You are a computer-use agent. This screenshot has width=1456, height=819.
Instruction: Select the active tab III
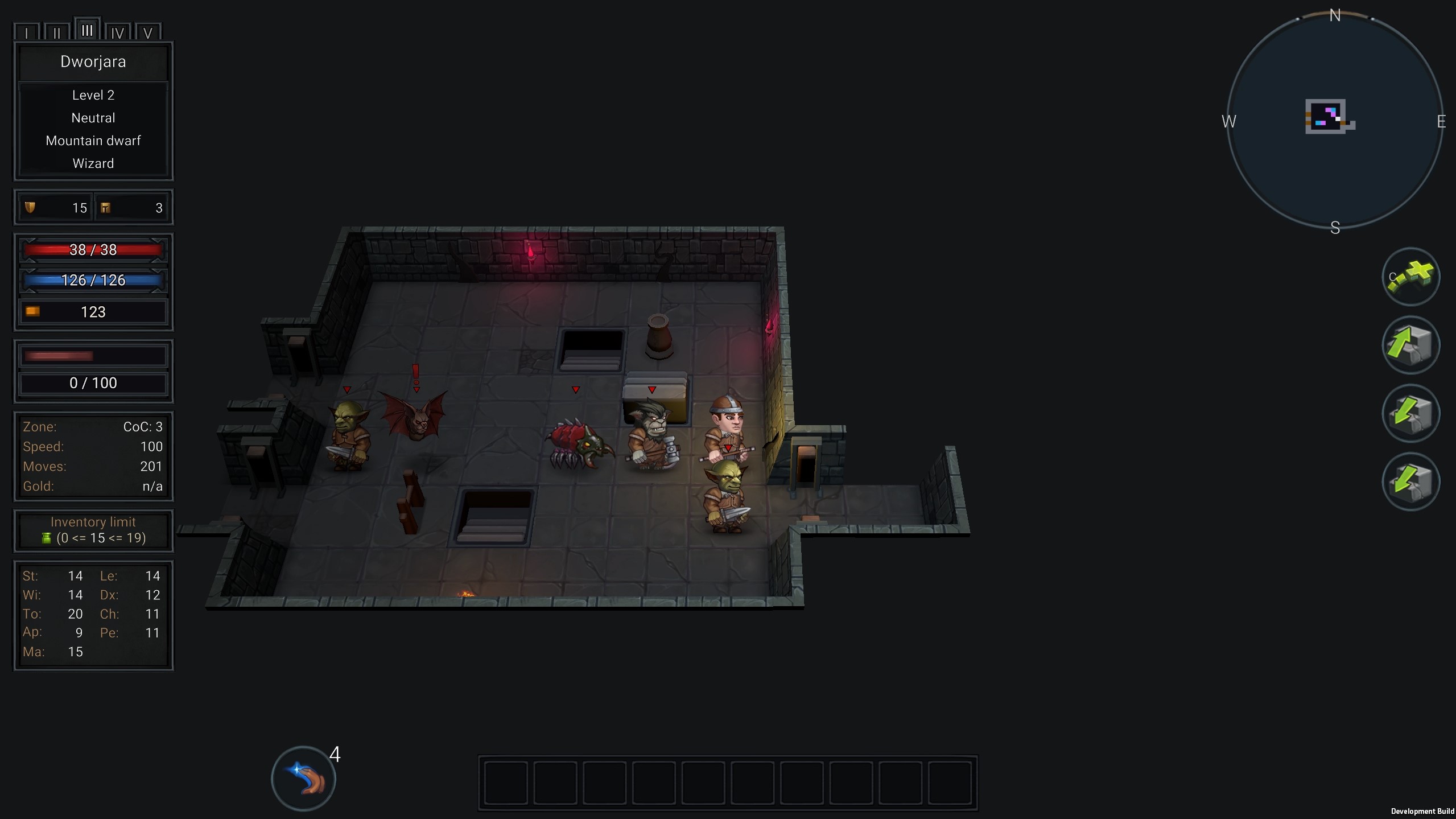[87, 30]
